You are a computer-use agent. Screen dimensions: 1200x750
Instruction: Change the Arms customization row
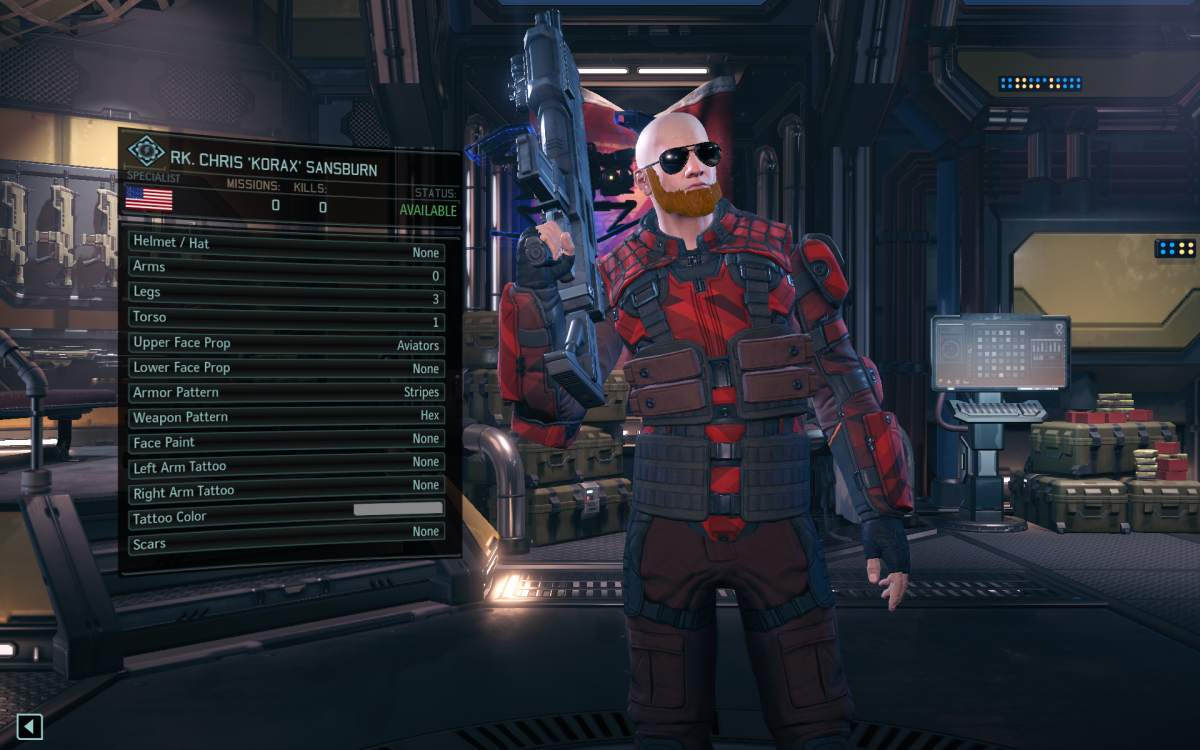(x=286, y=268)
